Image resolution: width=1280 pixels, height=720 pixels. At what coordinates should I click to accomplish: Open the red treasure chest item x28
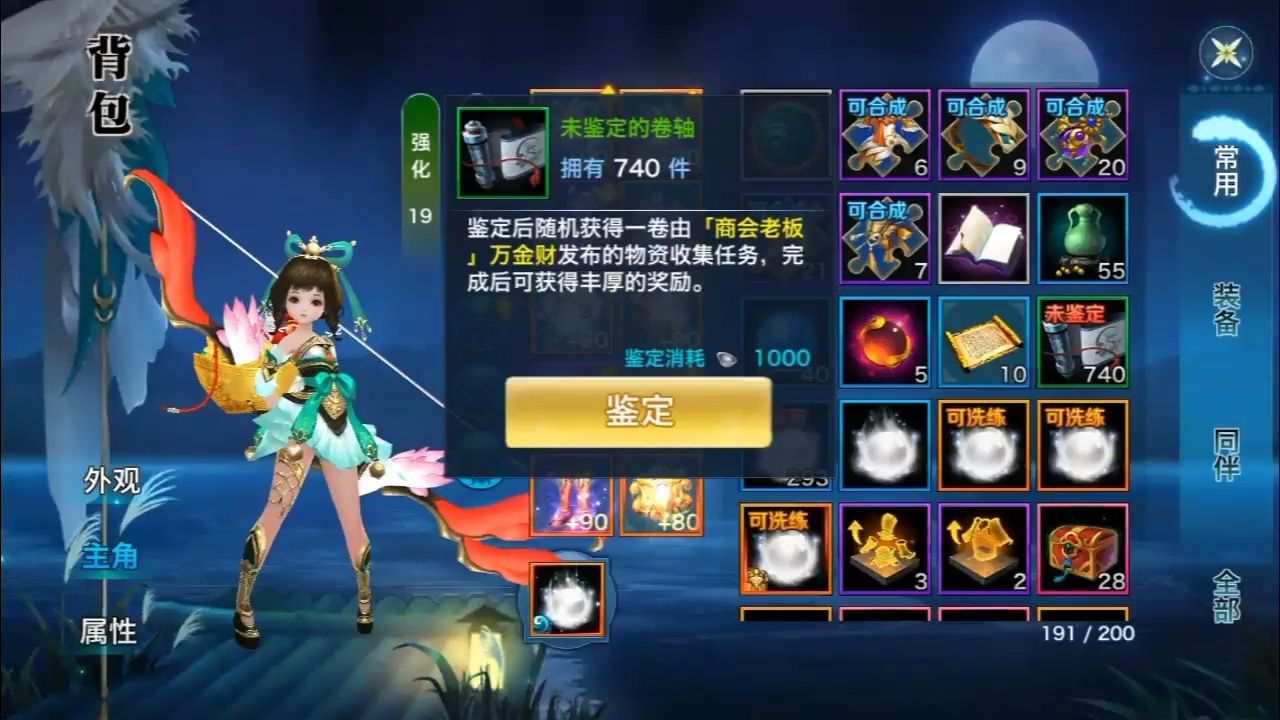tap(1083, 550)
